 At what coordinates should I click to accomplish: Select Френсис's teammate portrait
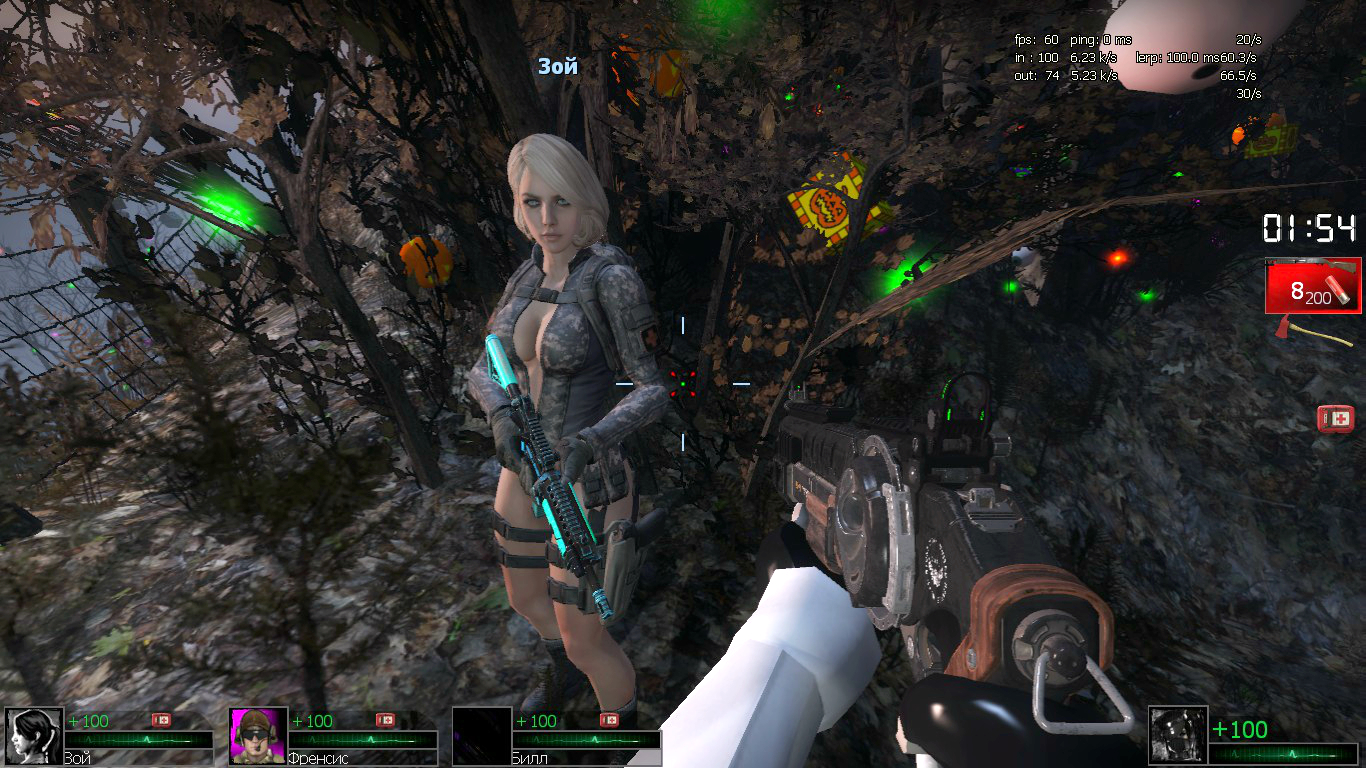[258, 736]
